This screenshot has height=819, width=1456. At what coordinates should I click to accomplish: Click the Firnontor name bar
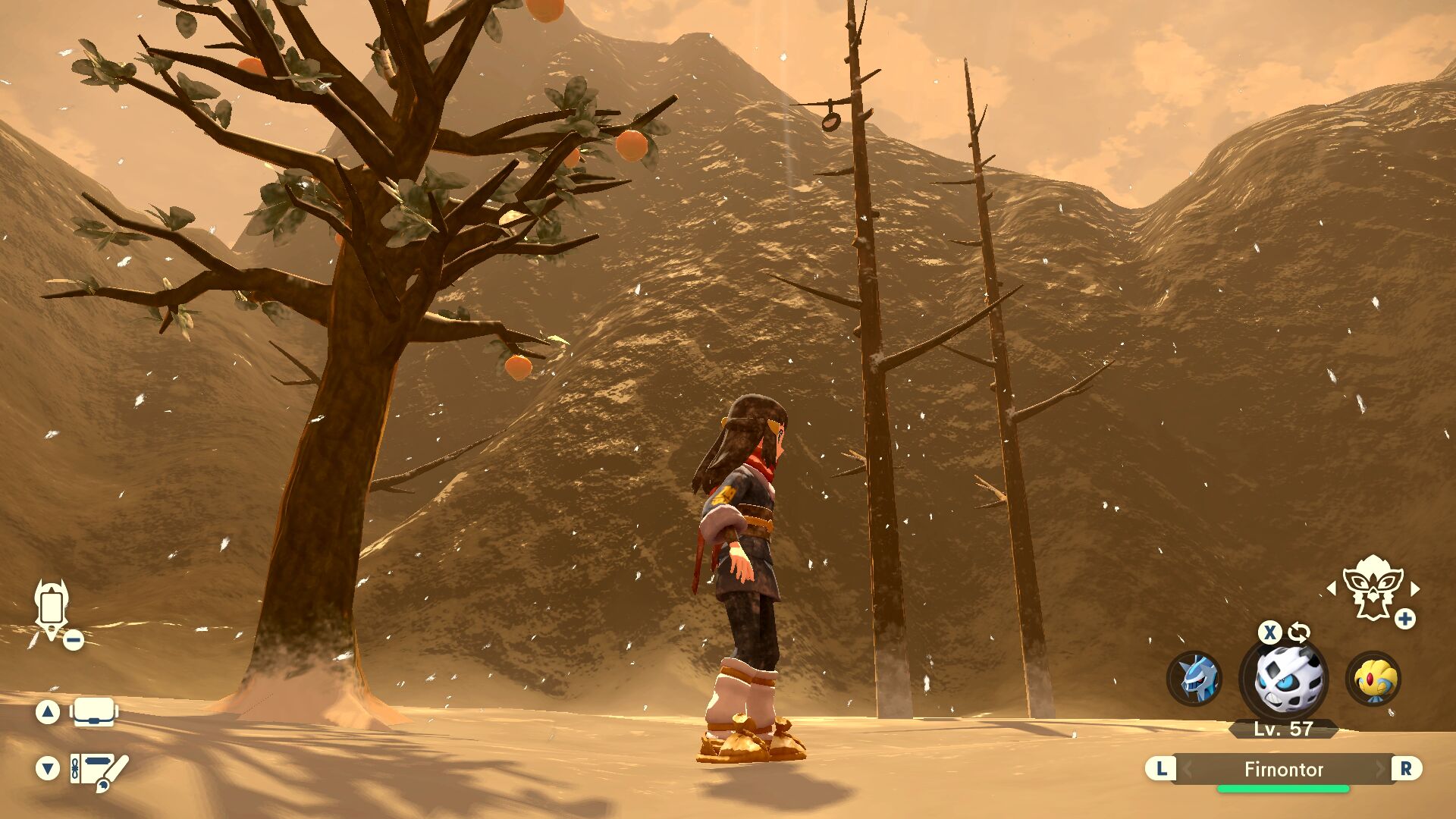(1283, 770)
